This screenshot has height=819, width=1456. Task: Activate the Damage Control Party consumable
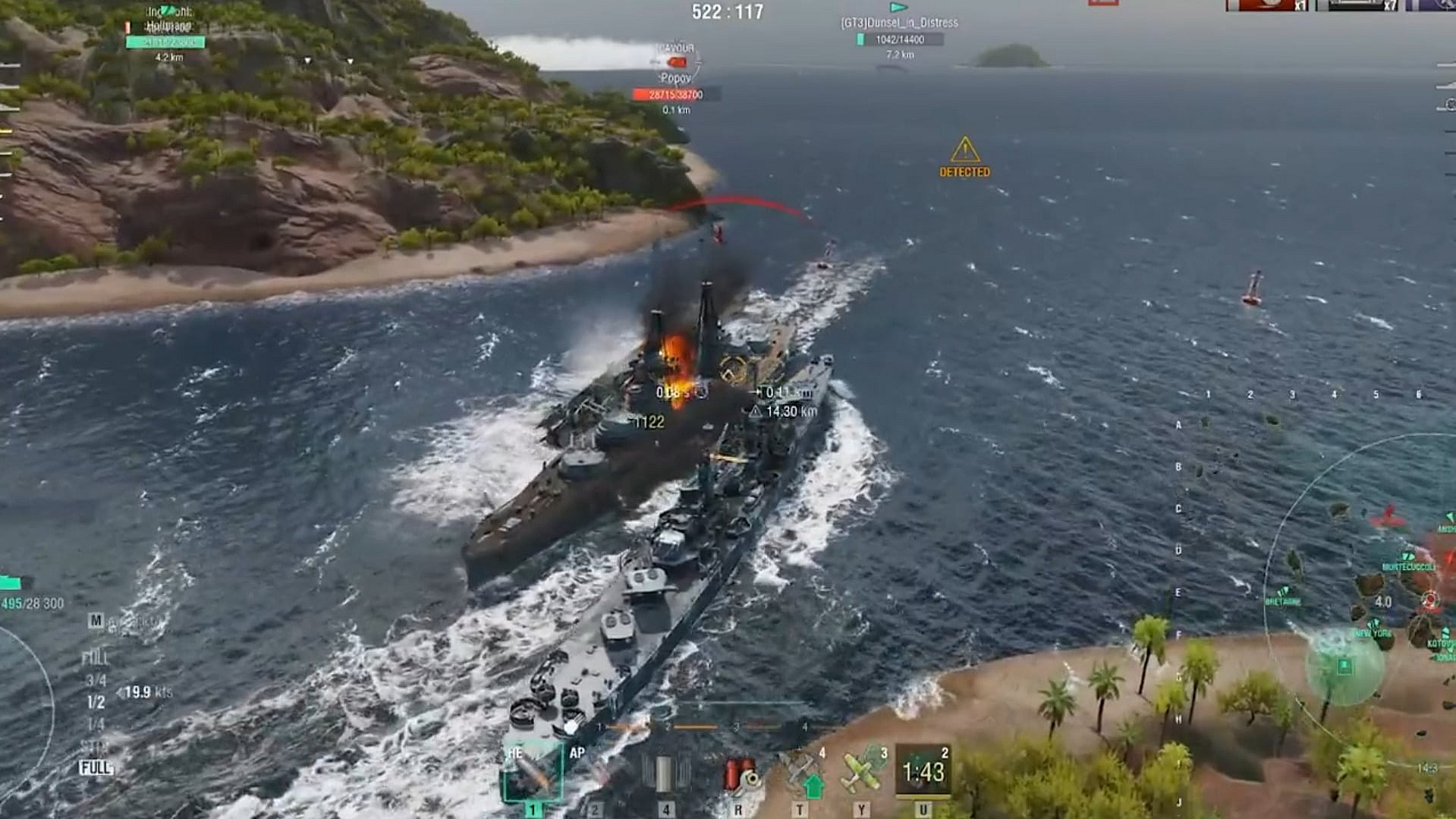(x=738, y=774)
